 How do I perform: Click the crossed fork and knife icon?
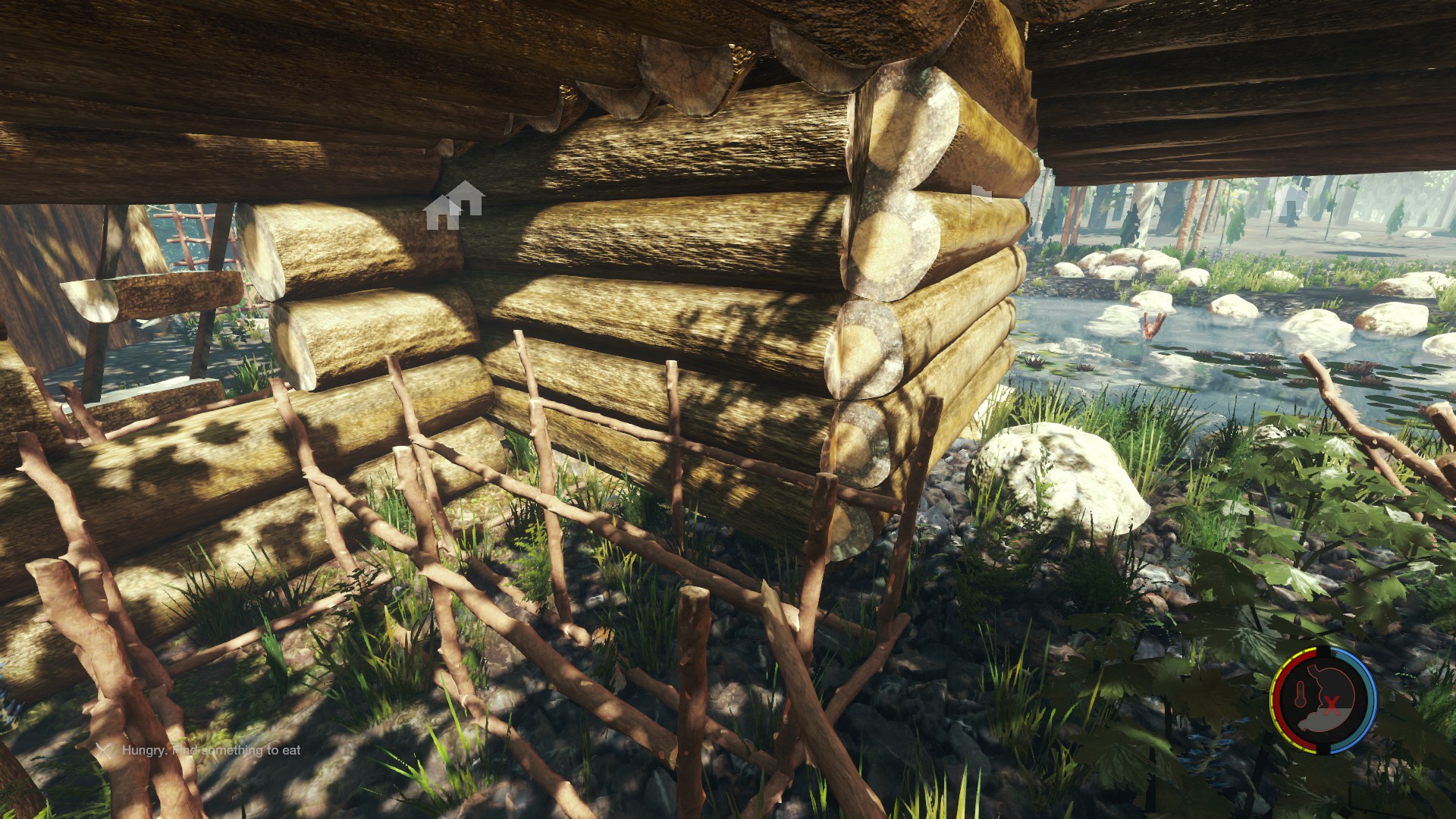click(x=104, y=750)
